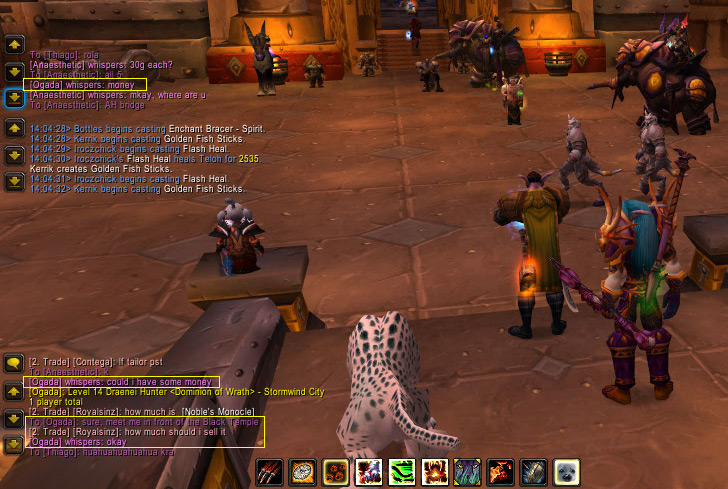
Task: Set pet to Defensive stance
Action: pos(534,472)
